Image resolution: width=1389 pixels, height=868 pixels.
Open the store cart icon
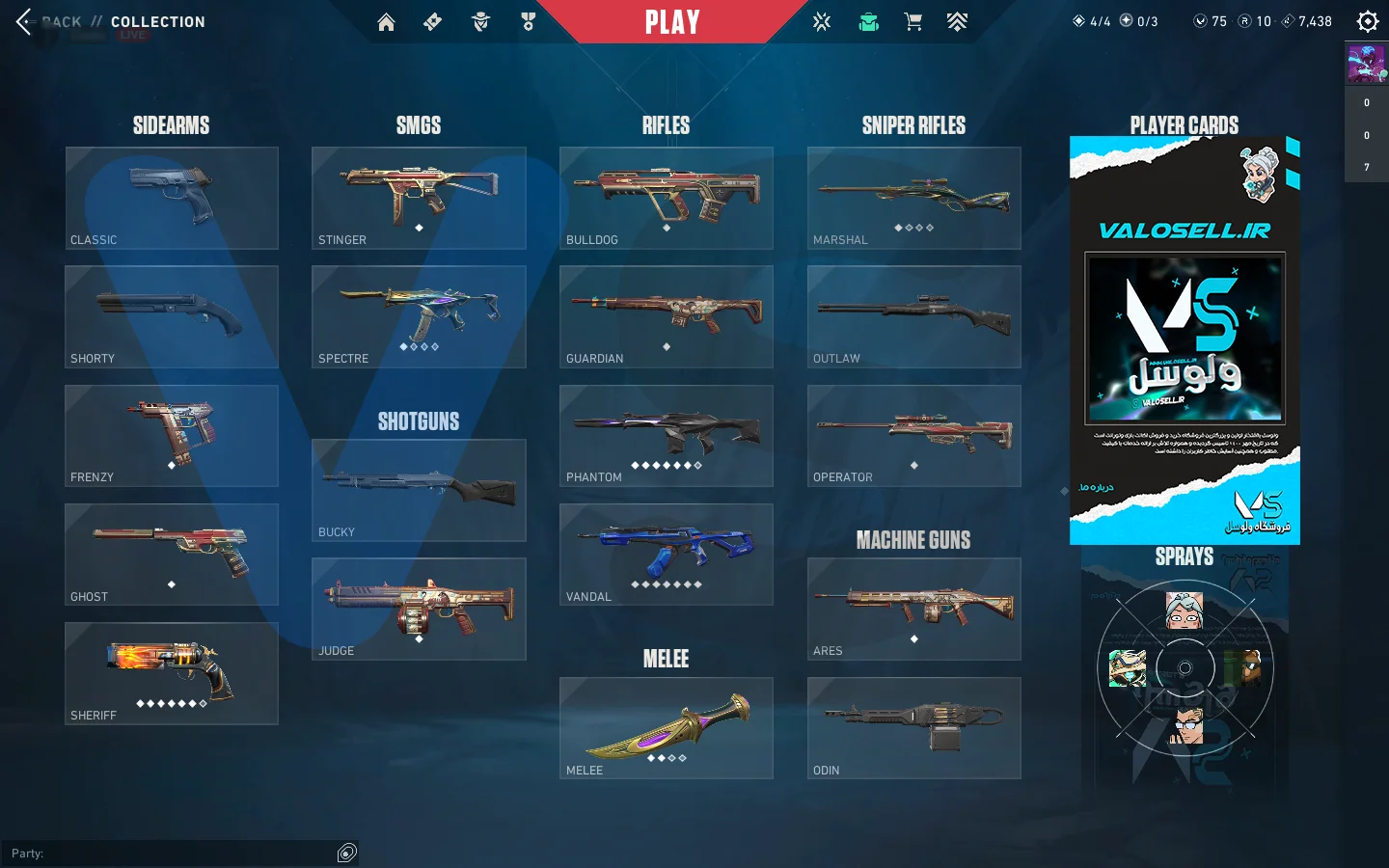pos(912,22)
